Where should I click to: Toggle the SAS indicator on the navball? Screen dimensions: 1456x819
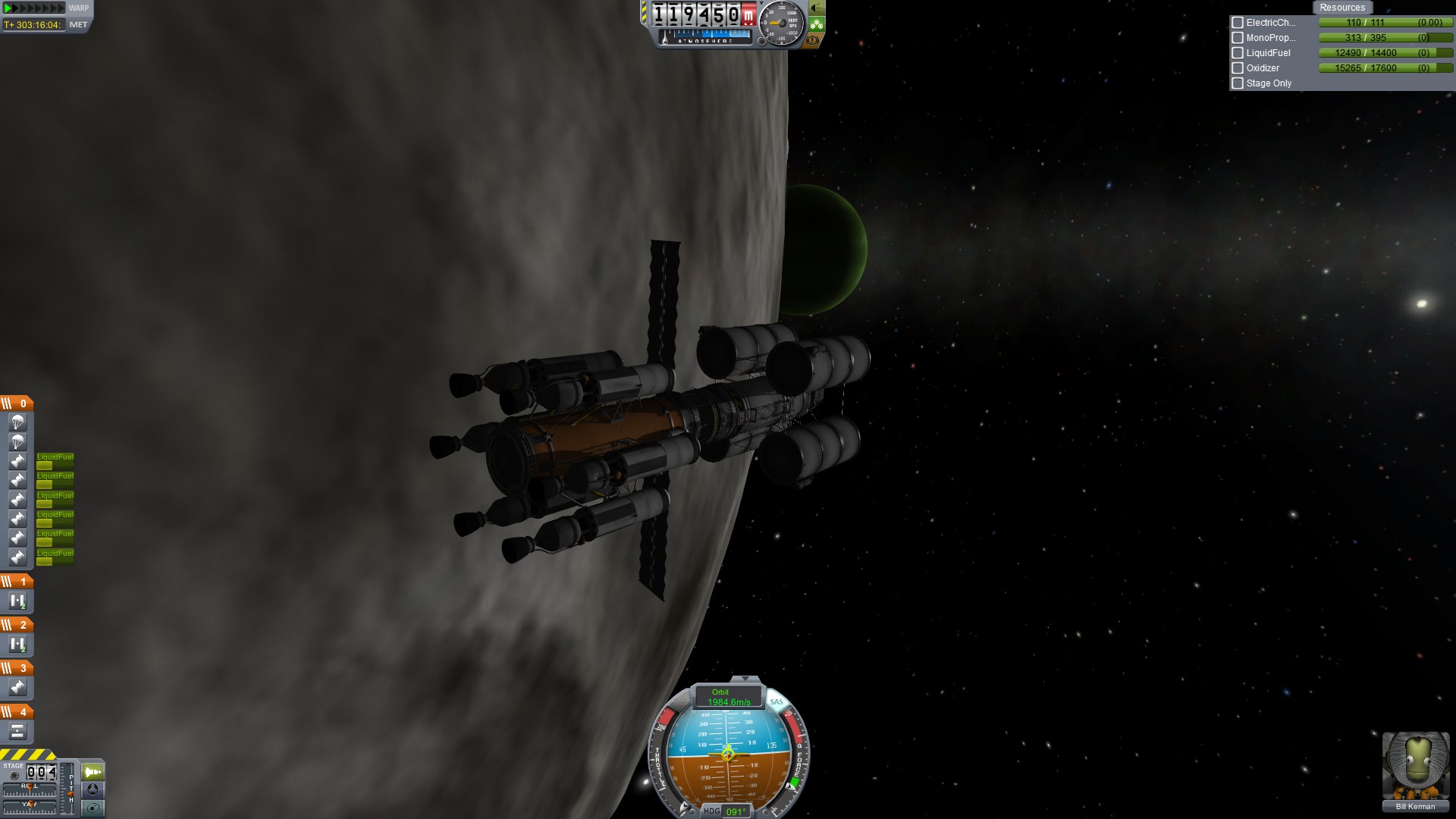pyautogui.click(x=777, y=701)
